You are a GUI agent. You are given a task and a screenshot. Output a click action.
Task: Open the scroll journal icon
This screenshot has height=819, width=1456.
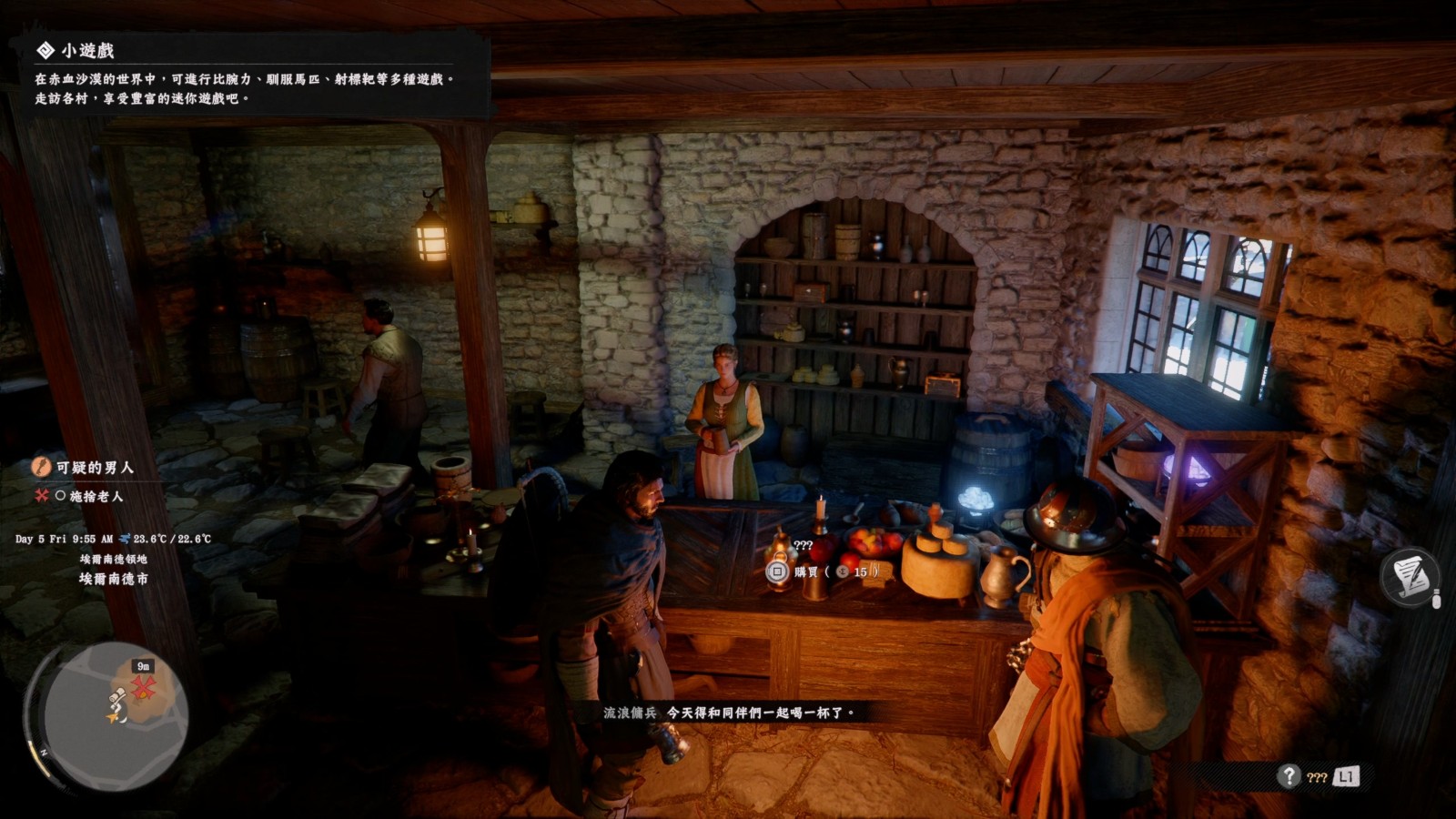(x=1410, y=577)
